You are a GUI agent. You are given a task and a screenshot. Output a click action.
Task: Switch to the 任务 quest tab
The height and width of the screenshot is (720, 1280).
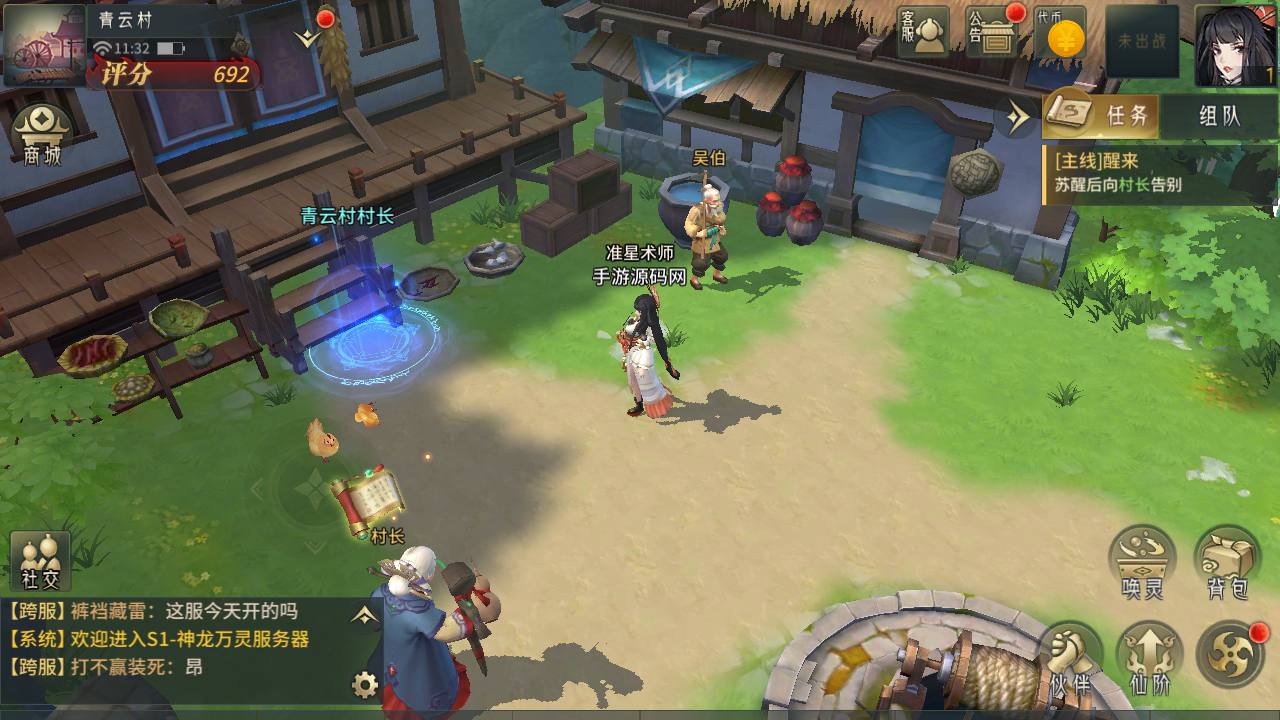pos(1101,116)
